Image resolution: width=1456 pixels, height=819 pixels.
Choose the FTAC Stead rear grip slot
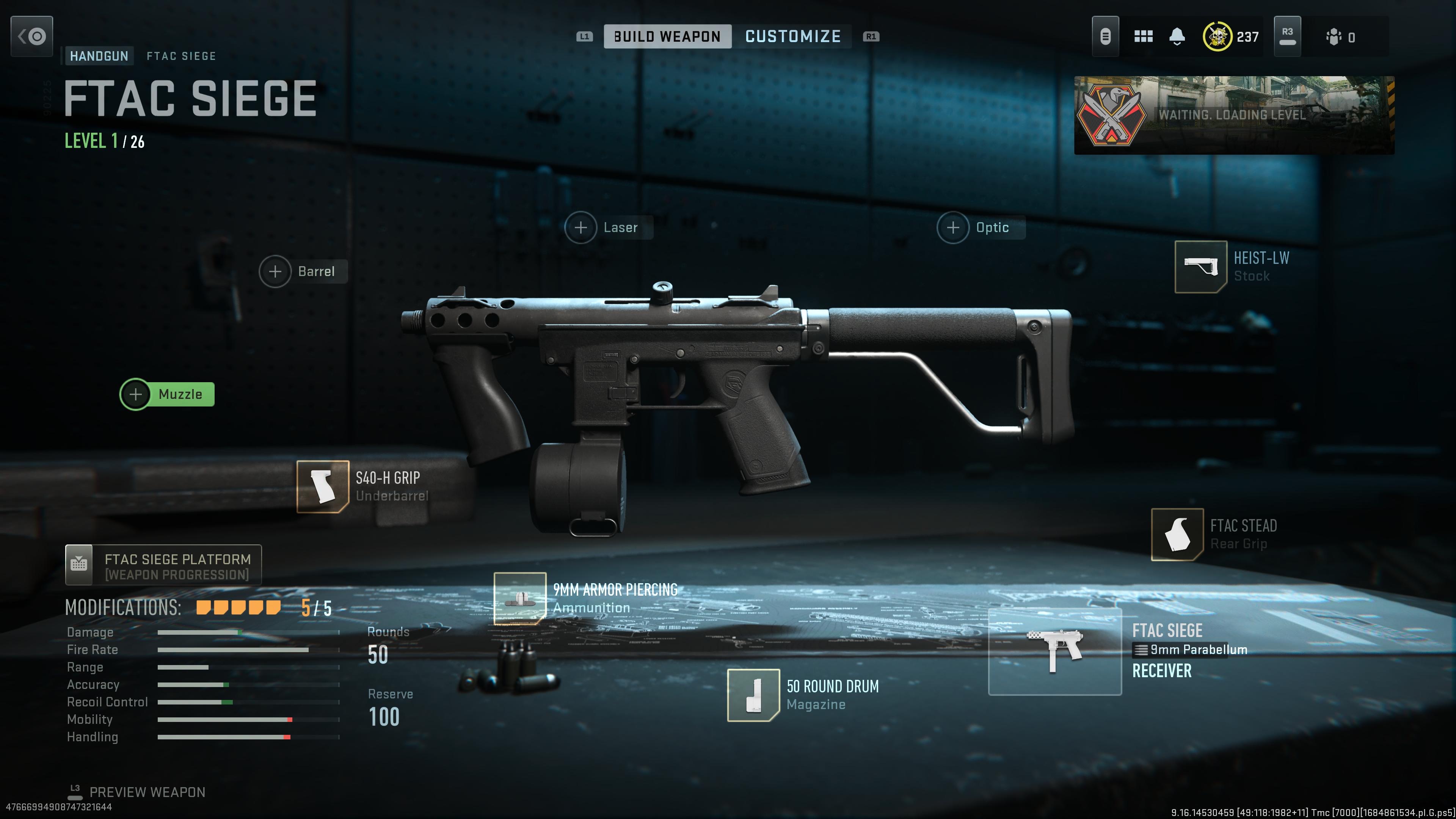(1177, 534)
